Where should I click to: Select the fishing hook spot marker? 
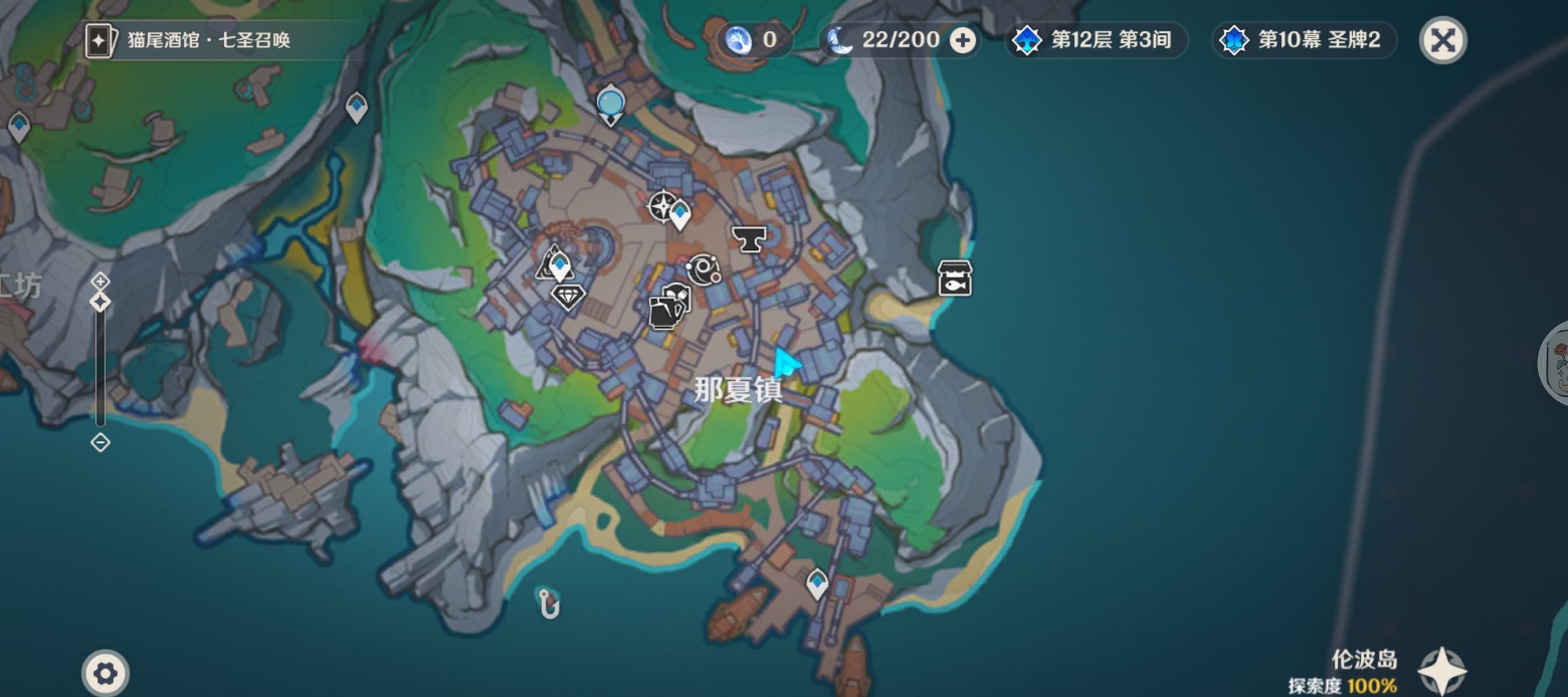pyautogui.click(x=548, y=604)
